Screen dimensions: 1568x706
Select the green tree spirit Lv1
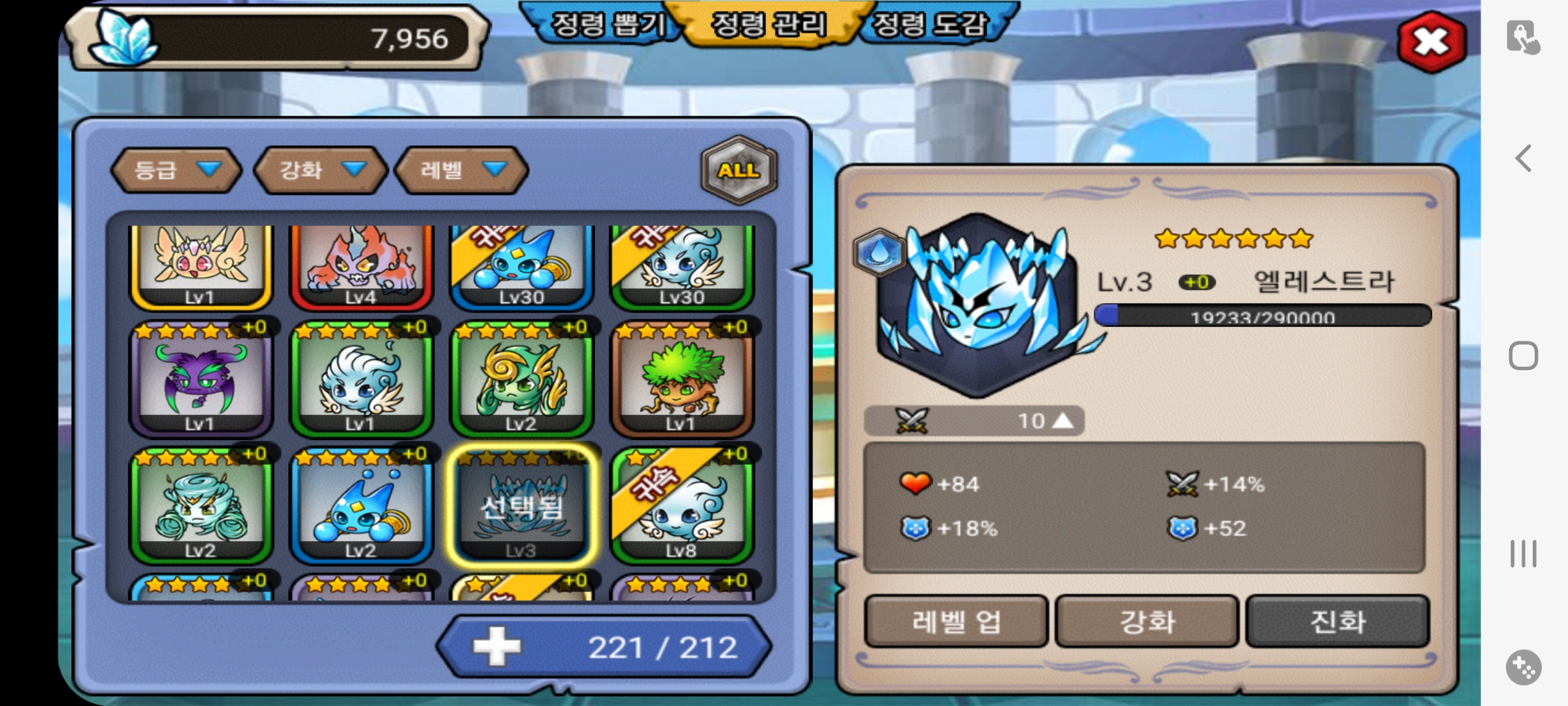click(682, 380)
